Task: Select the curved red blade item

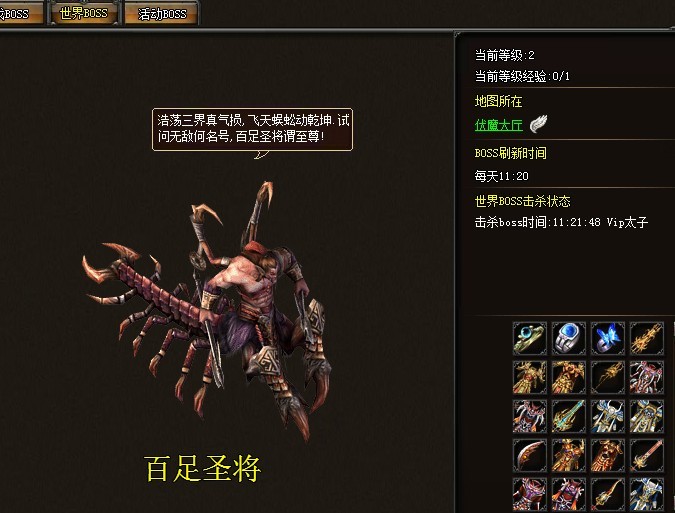Action: tap(530, 454)
